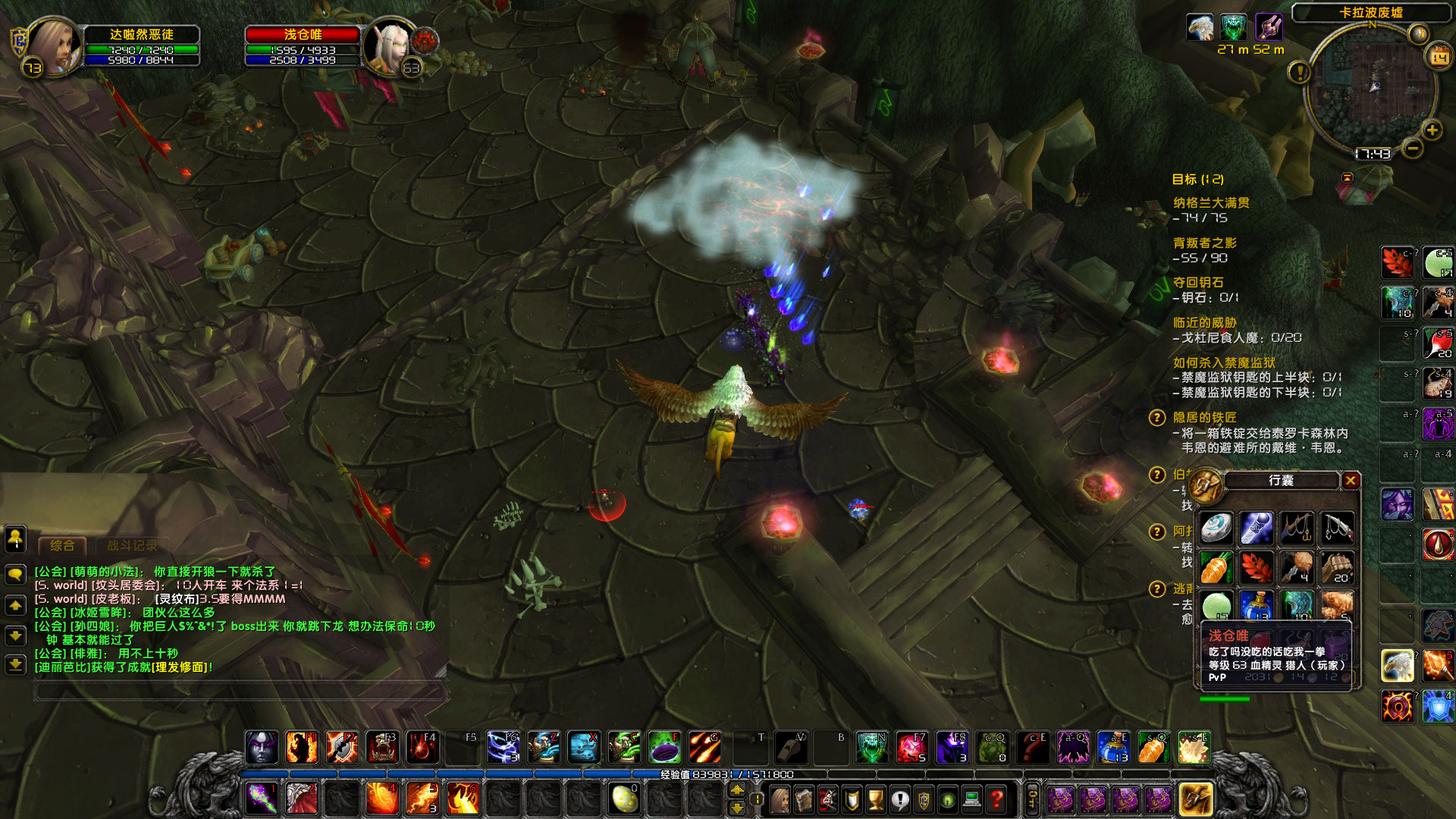The height and width of the screenshot is (819, 1456).
Task: Open the achievements trophy icon
Action: click(x=875, y=799)
